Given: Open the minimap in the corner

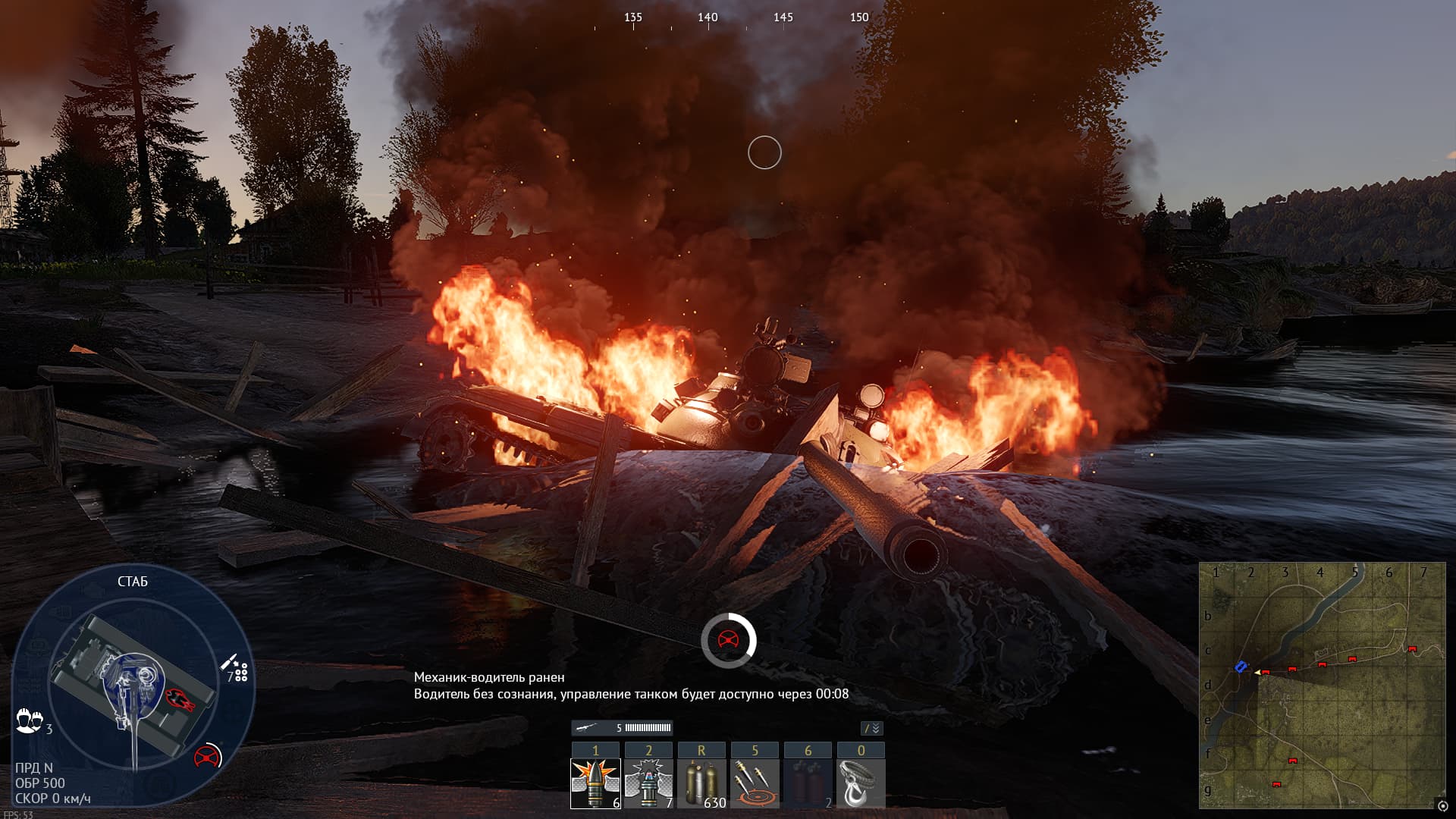Looking at the screenshot, I should 1322,685.
